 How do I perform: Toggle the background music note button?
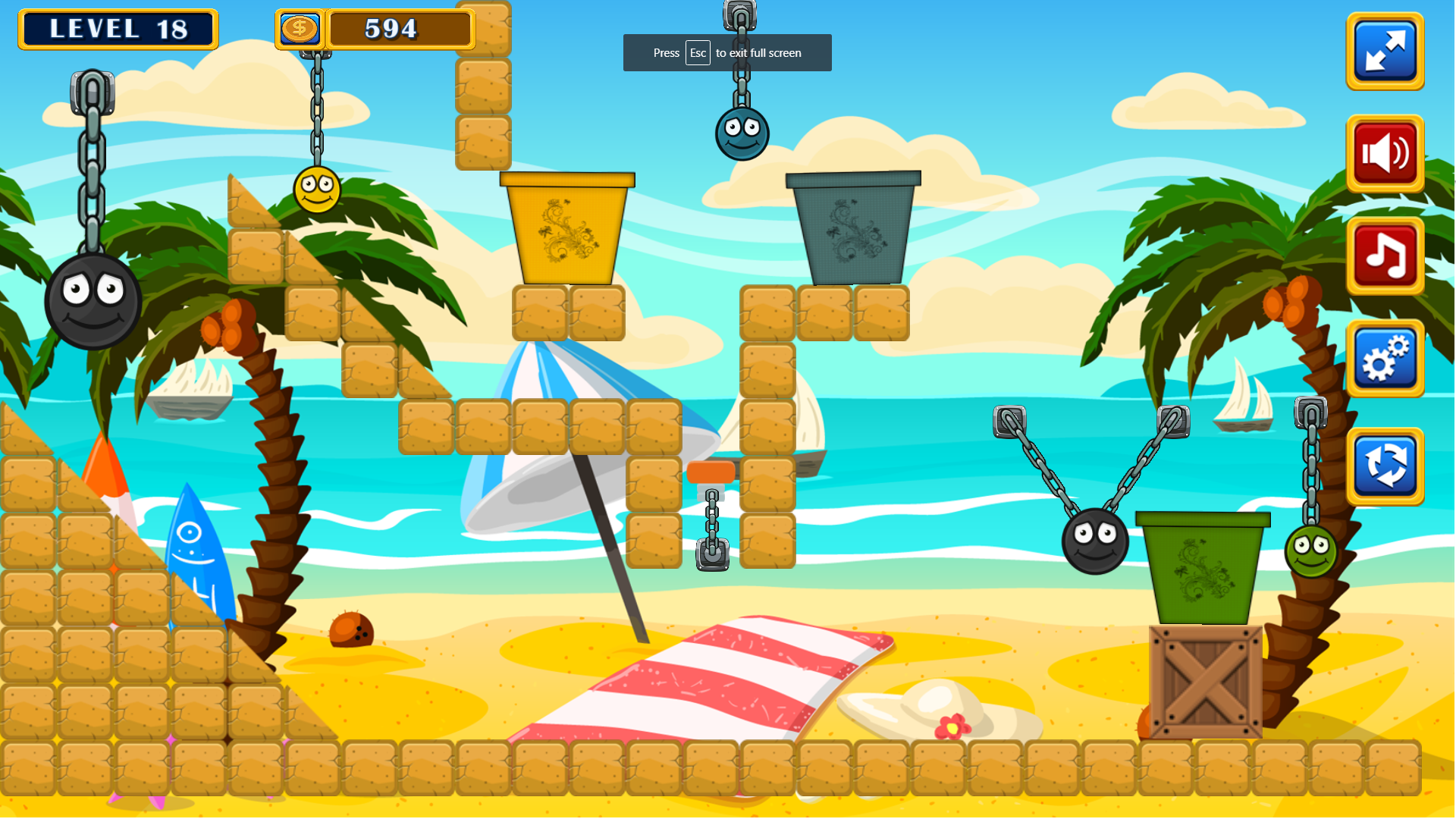click(1385, 256)
